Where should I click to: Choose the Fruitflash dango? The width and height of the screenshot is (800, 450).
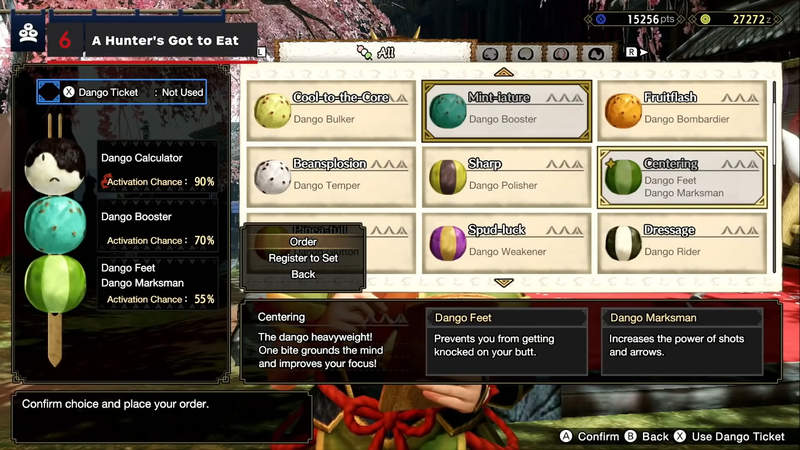682,111
